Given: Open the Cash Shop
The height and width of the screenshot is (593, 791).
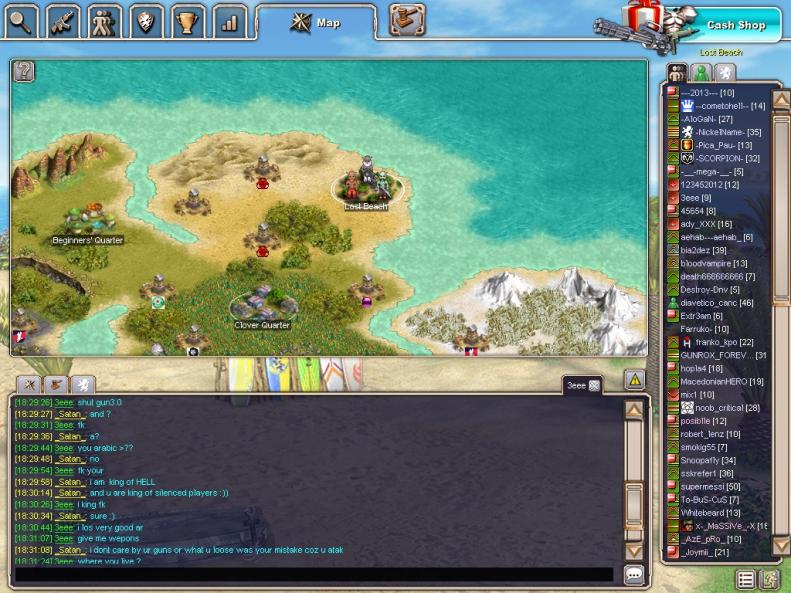Looking at the screenshot, I should pos(735,25).
